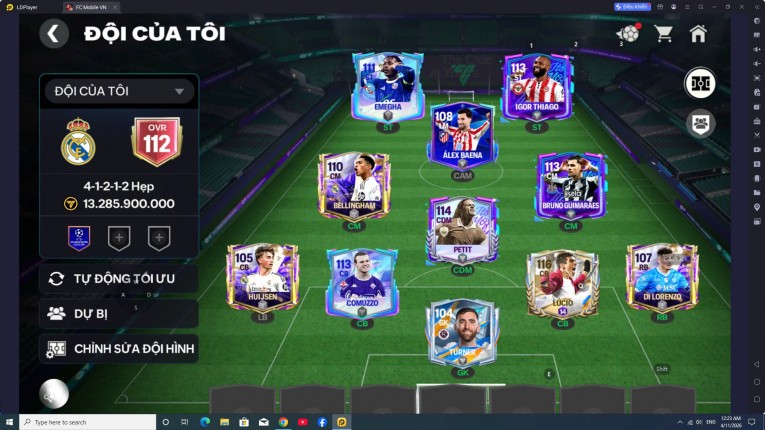Activate Tự Động Tối Ưu auto-optimize

tap(118, 278)
